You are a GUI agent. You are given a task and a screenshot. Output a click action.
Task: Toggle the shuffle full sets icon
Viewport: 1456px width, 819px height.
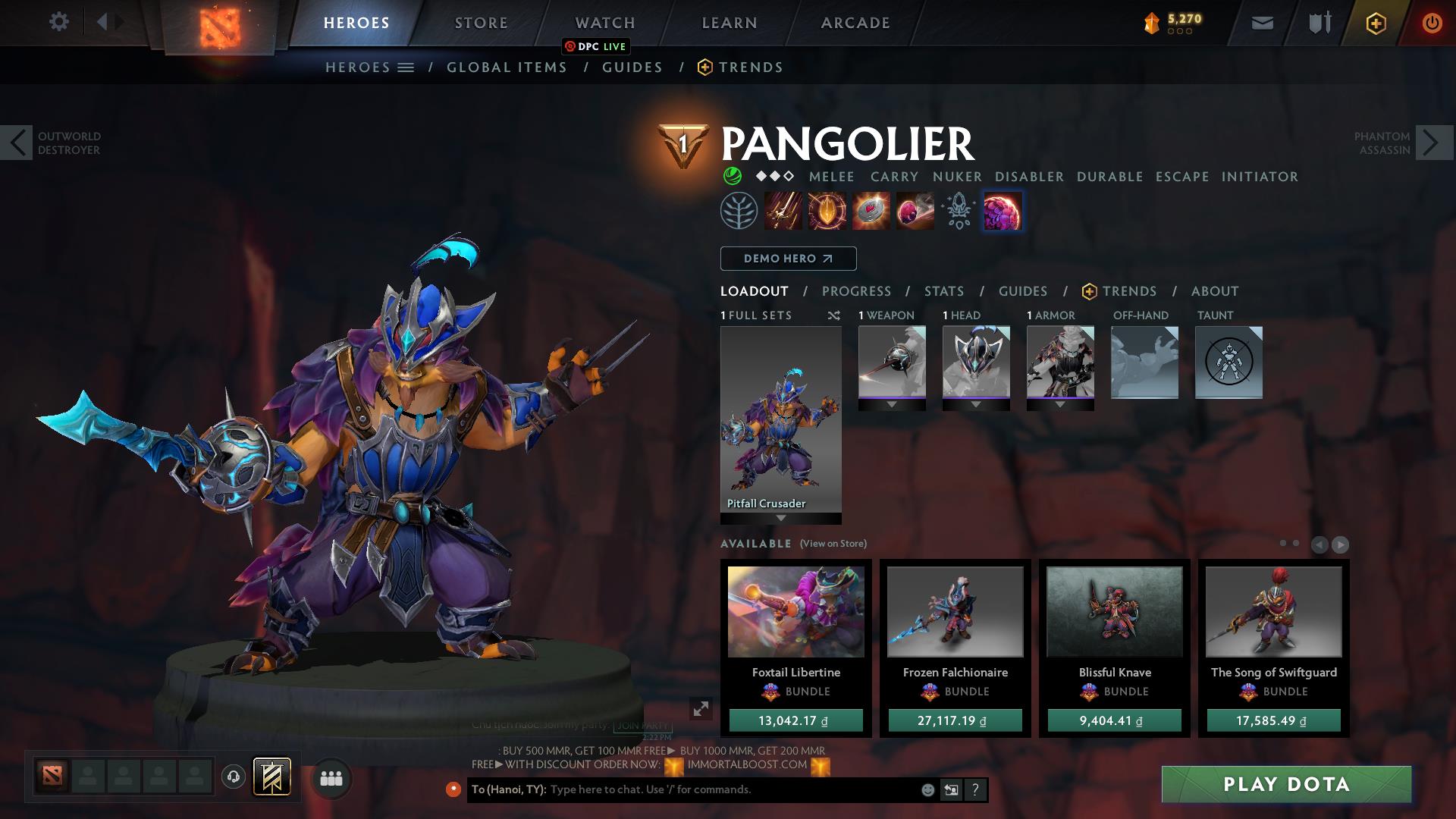pyautogui.click(x=833, y=315)
